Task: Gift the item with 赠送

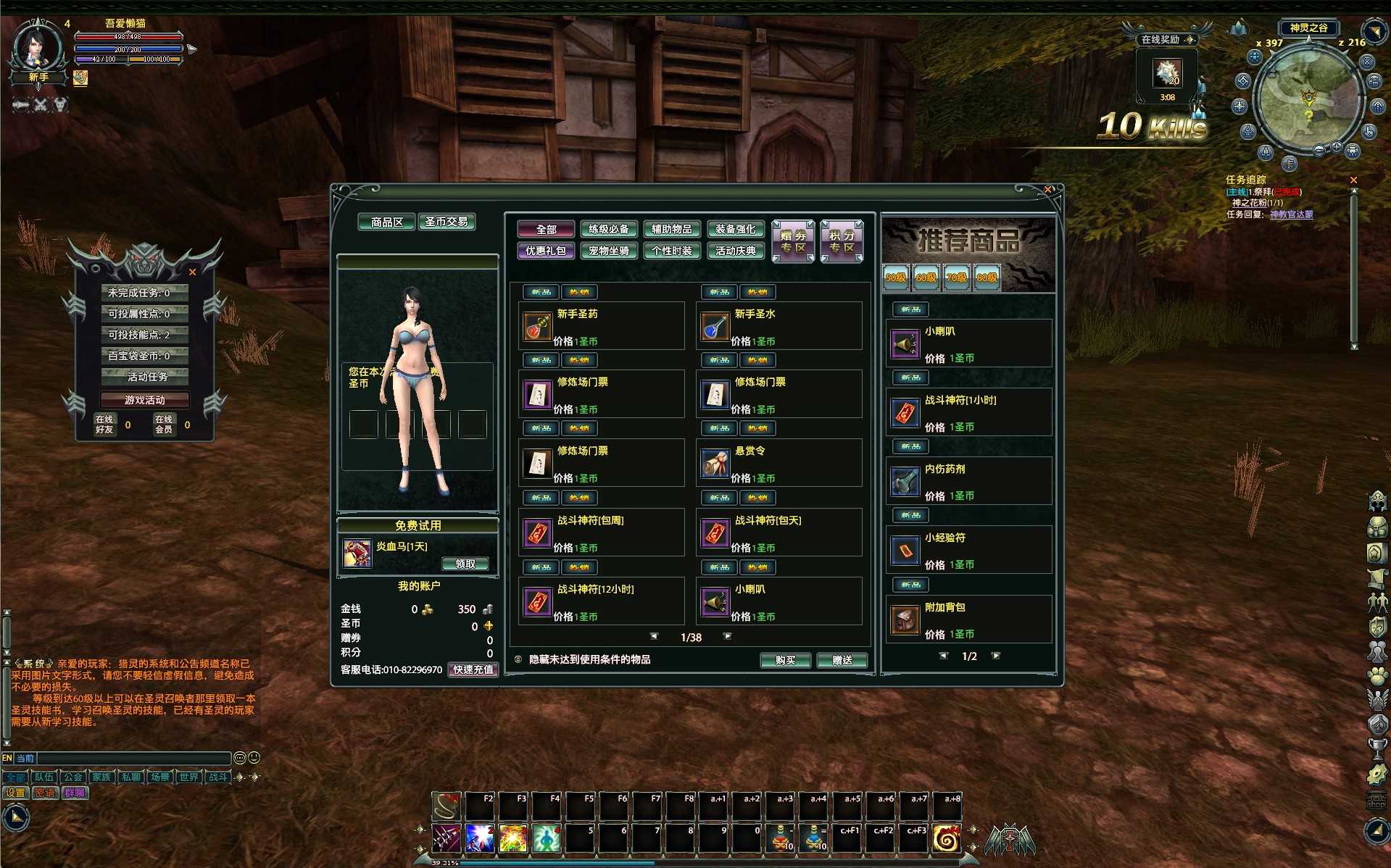Action: pos(842,660)
